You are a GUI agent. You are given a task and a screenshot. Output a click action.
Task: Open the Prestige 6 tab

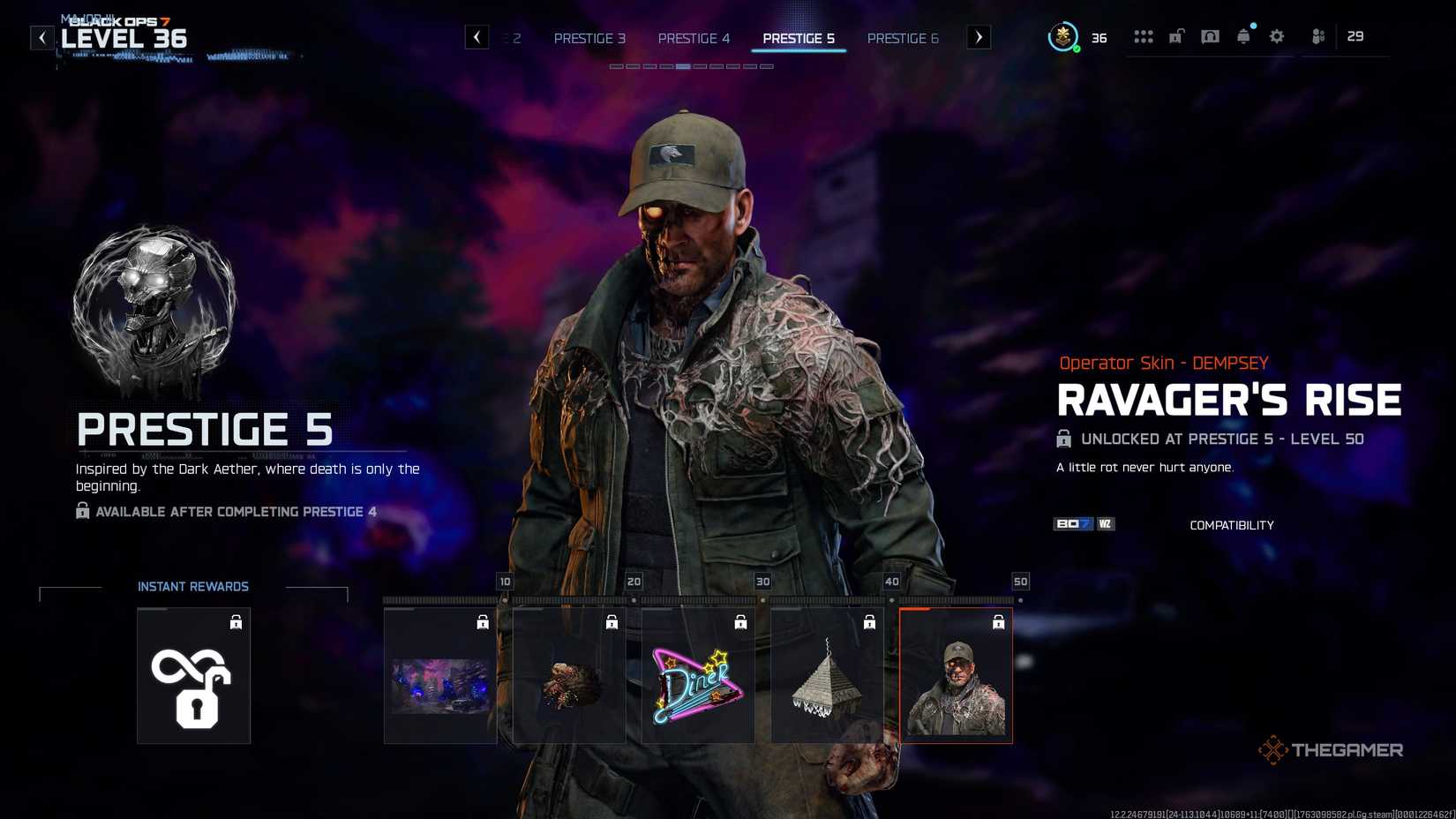click(x=903, y=38)
